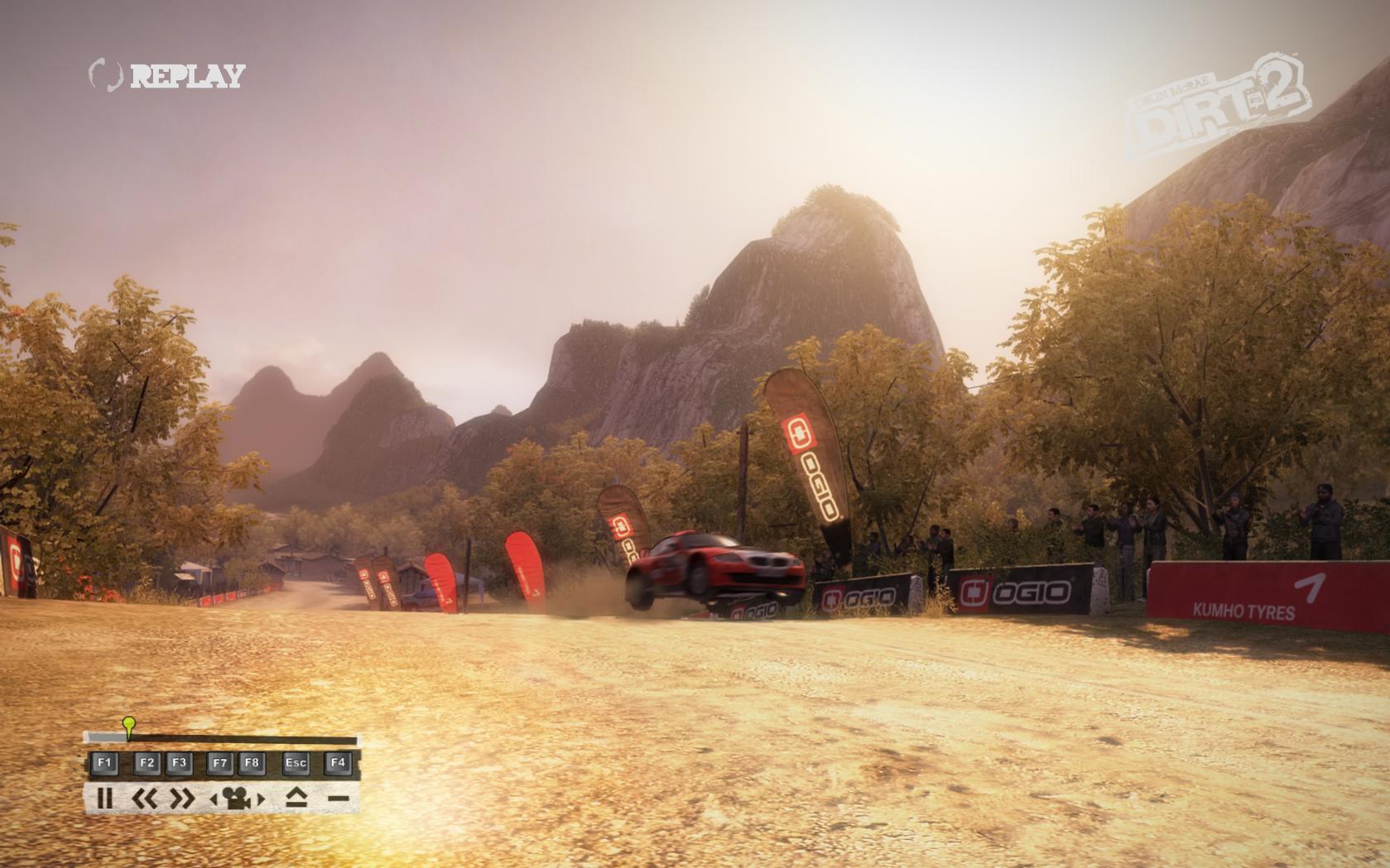The height and width of the screenshot is (868, 1390).
Task: Rewind the replay with the double-left arrows
Action: pyautogui.click(x=144, y=798)
